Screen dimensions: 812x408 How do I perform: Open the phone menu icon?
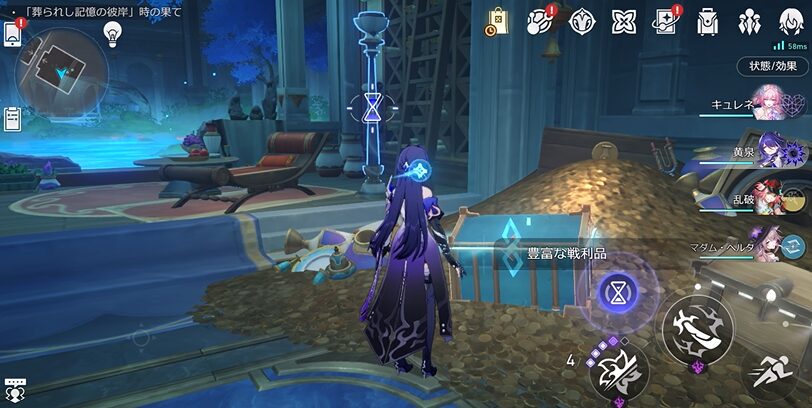[x=12, y=33]
